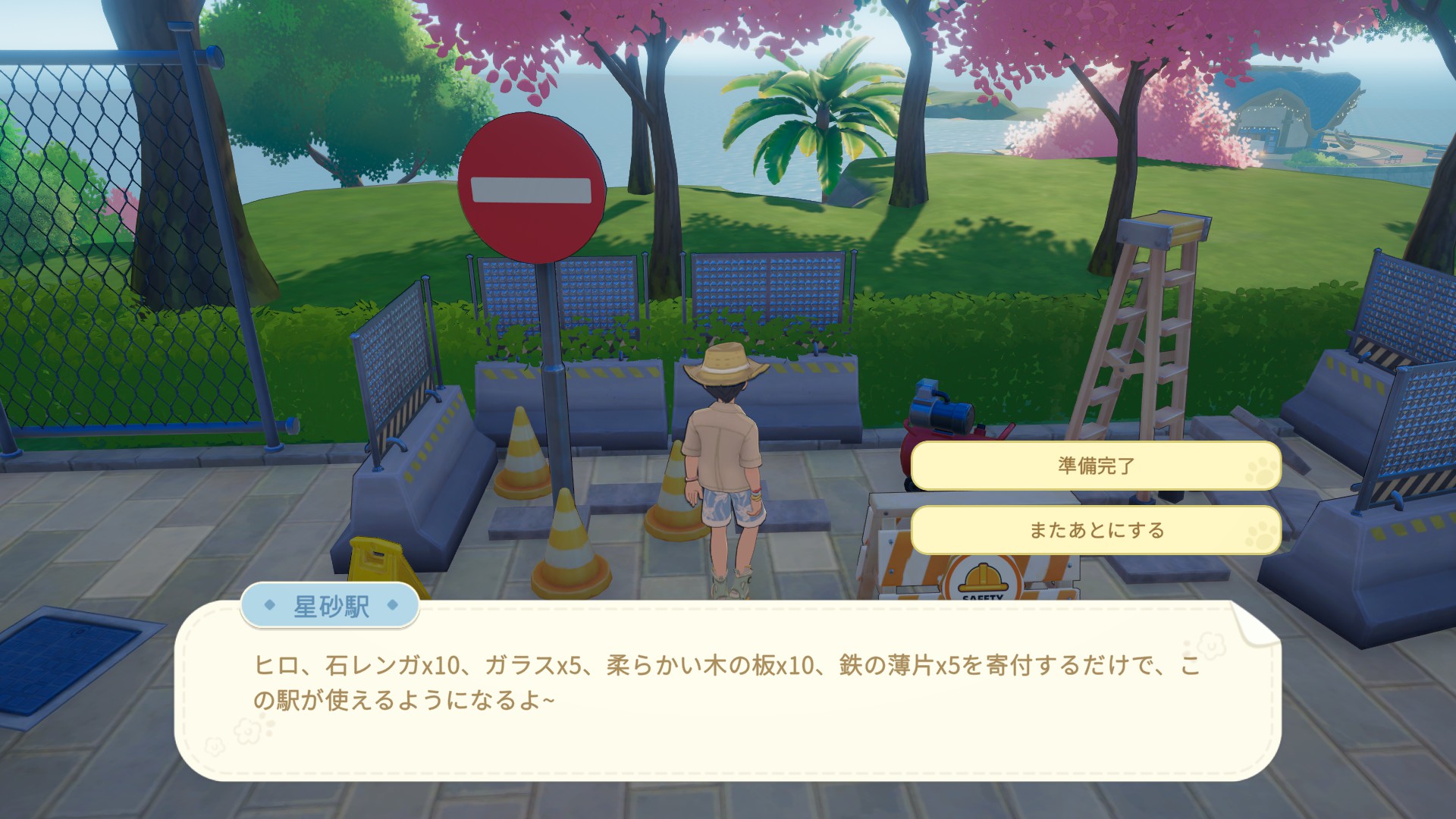1456x819 pixels.
Task: Select the またあとにする reply
Action: click(1096, 530)
